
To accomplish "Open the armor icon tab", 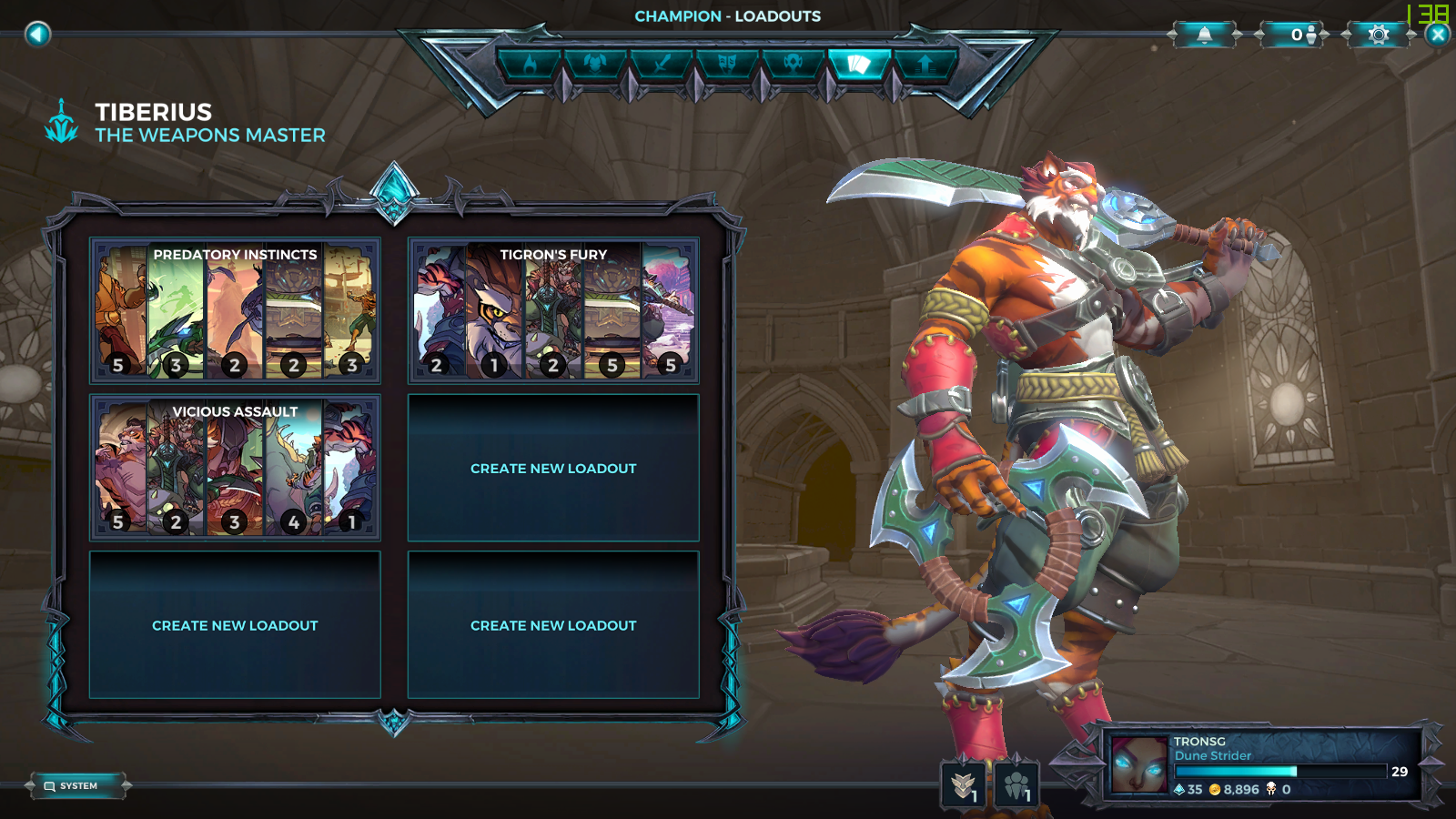I will coord(595,64).
